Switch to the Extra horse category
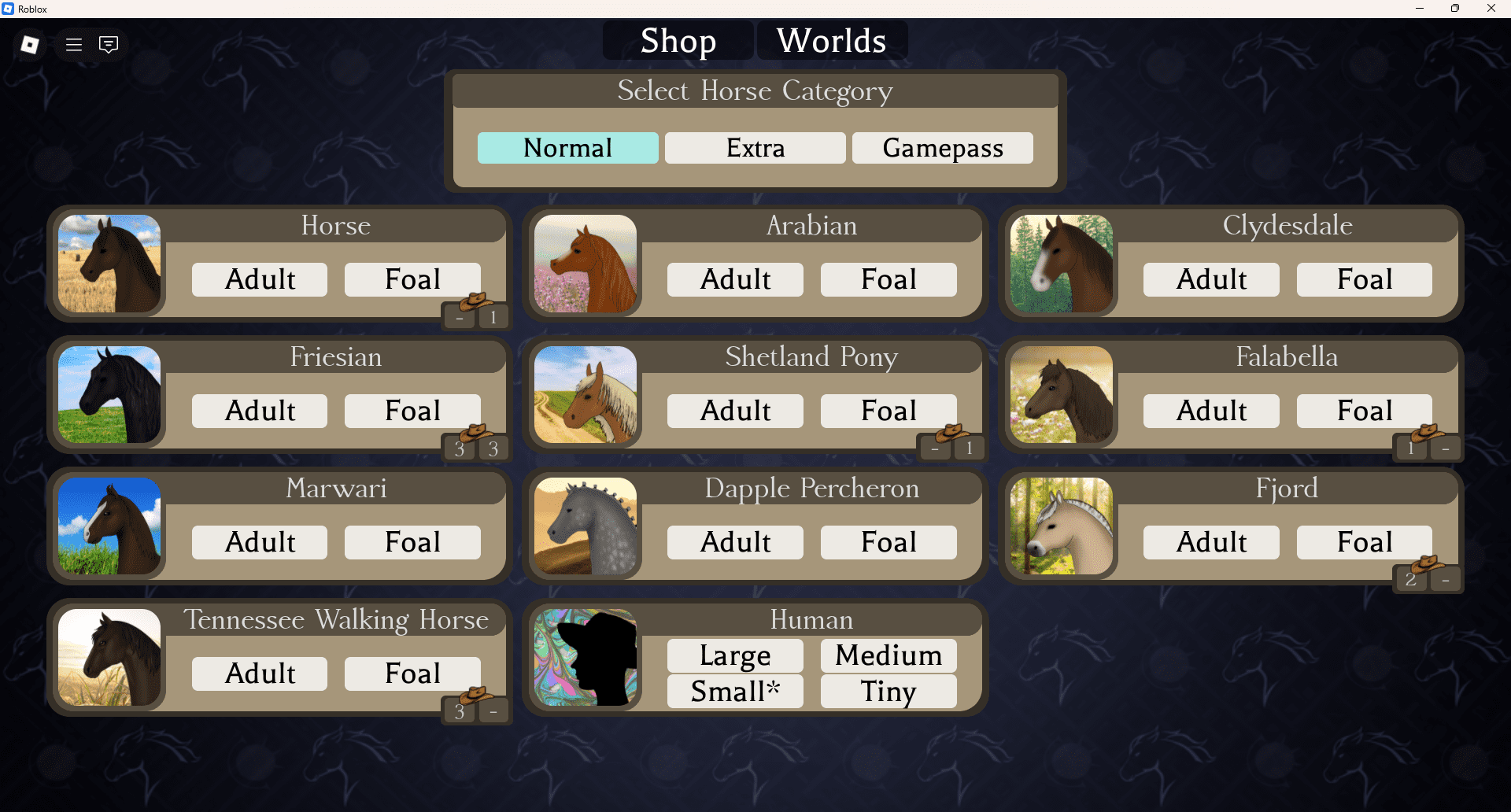The height and width of the screenshot is (812, 1511). point(755,148)
